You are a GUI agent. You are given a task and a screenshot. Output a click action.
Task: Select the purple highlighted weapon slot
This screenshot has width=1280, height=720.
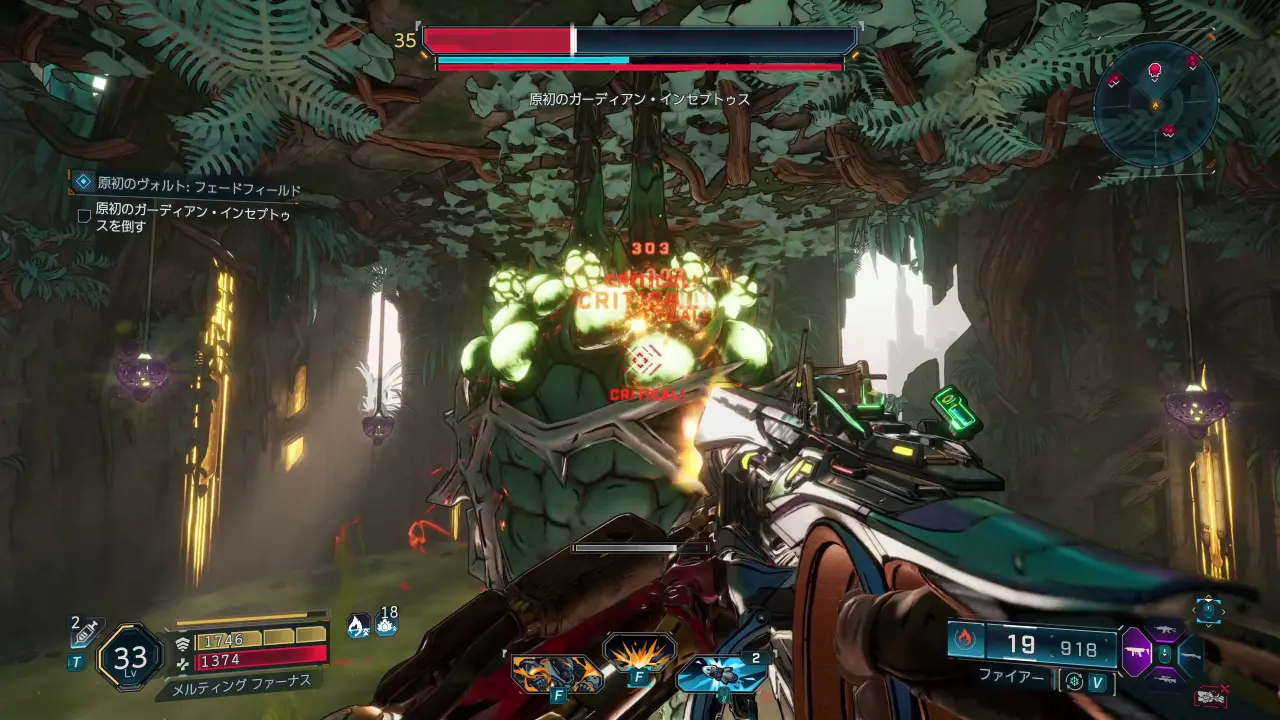coord(1137,653)
